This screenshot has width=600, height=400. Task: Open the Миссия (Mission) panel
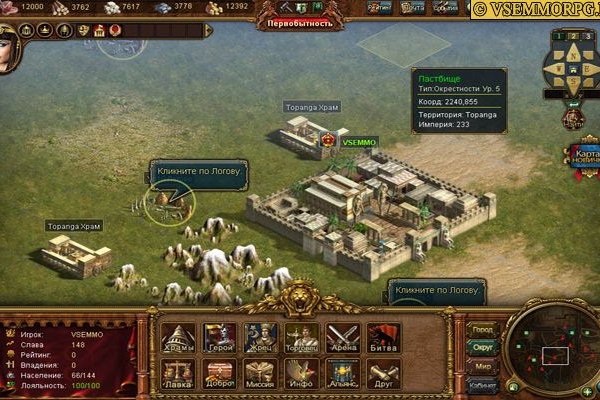260,374
